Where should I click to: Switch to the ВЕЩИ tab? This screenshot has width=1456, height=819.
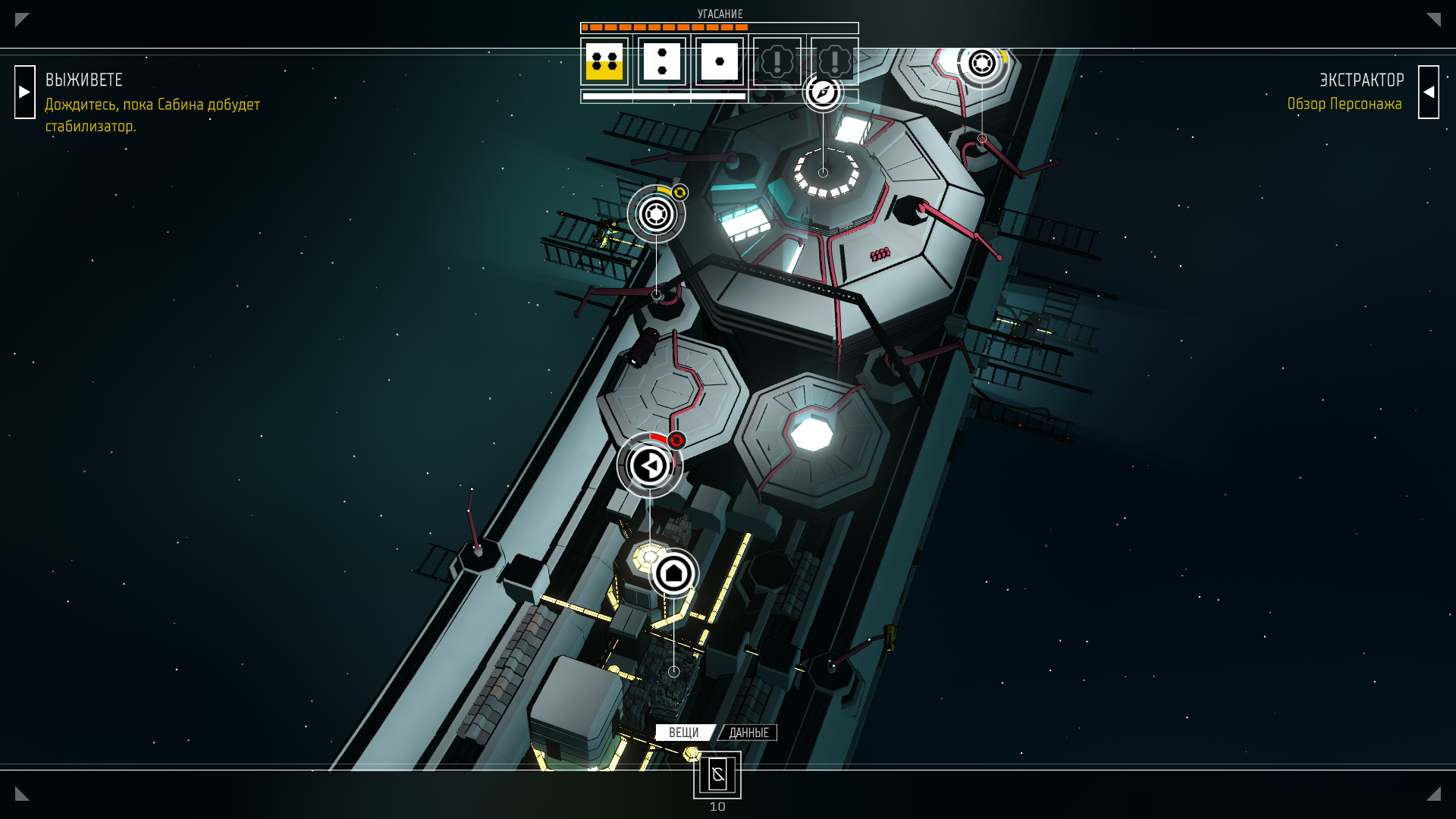click(x=684, y=733)
